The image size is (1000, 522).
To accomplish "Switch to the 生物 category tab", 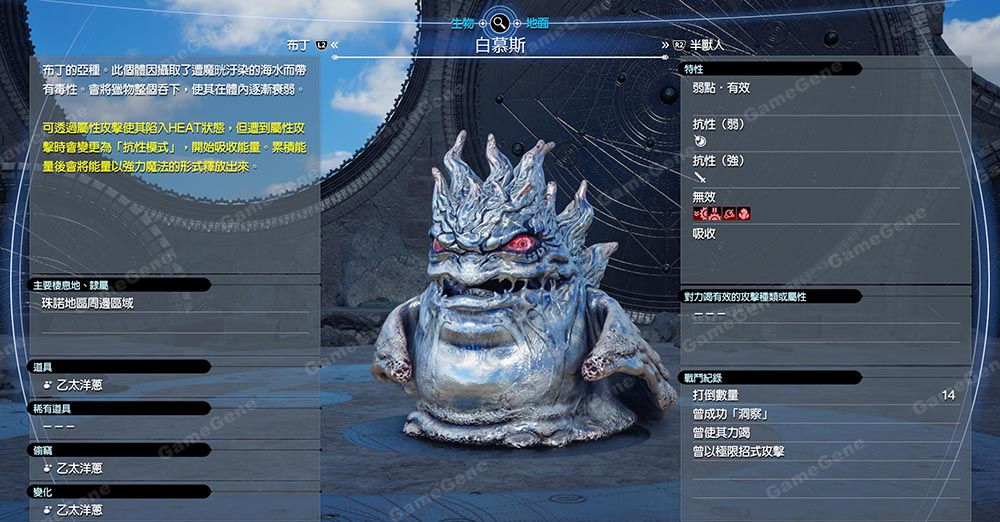I will tap(463, 22).
